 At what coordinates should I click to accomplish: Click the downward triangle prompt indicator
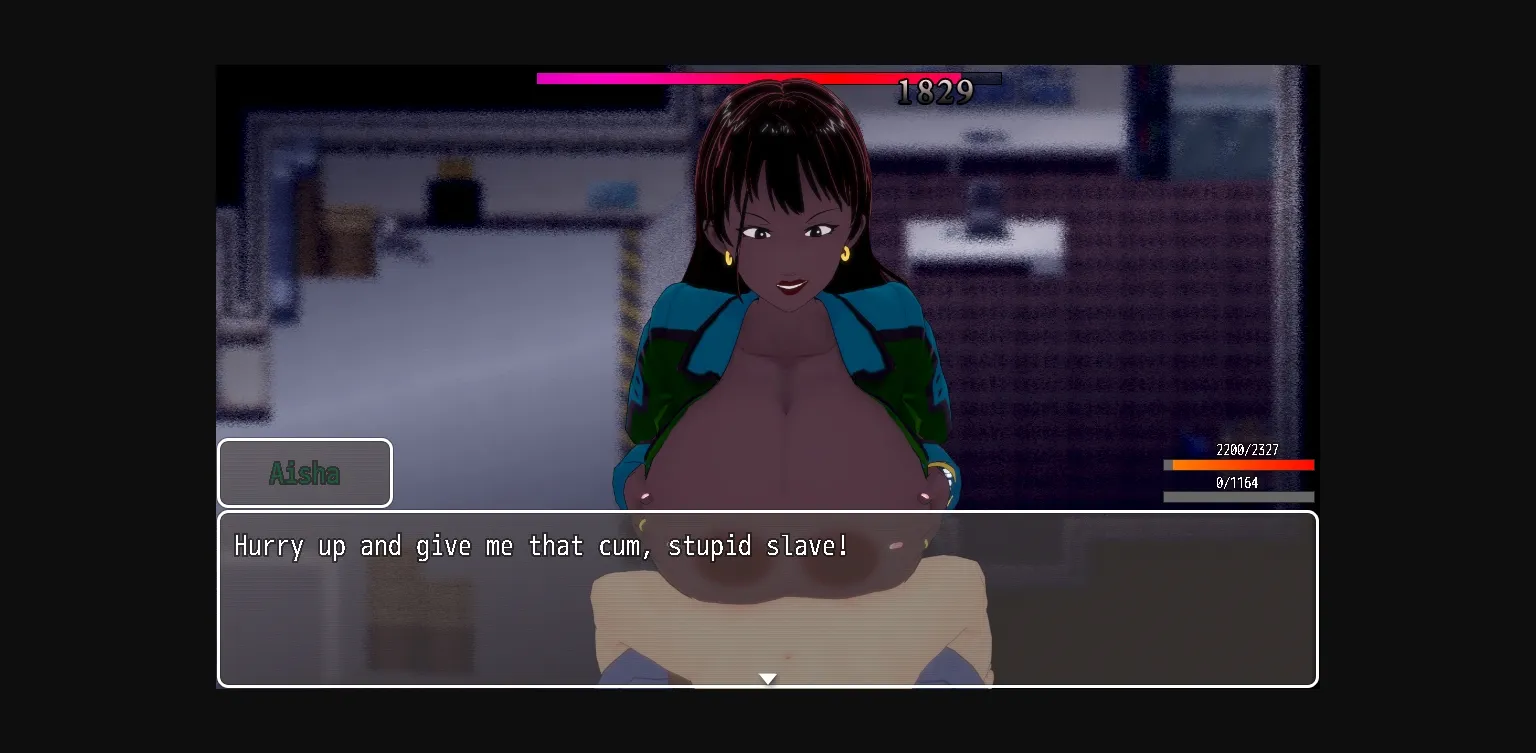click(x=768, y=678)
